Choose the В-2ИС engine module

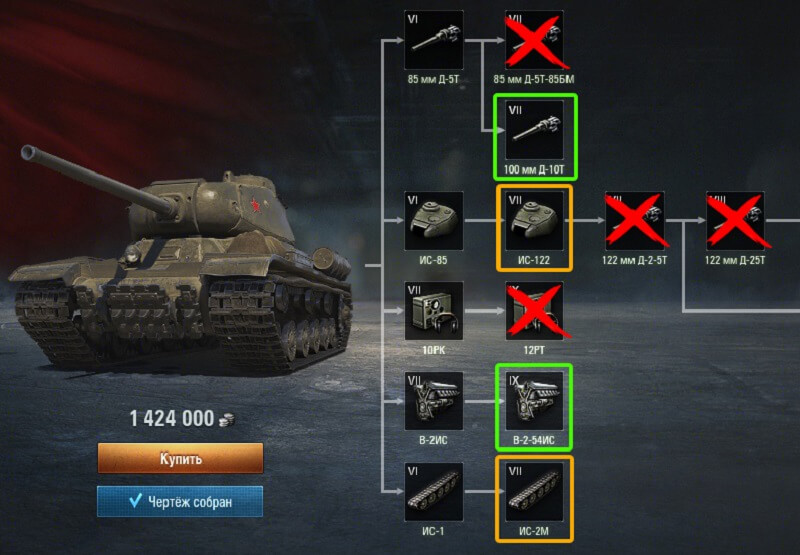point(434,401)
